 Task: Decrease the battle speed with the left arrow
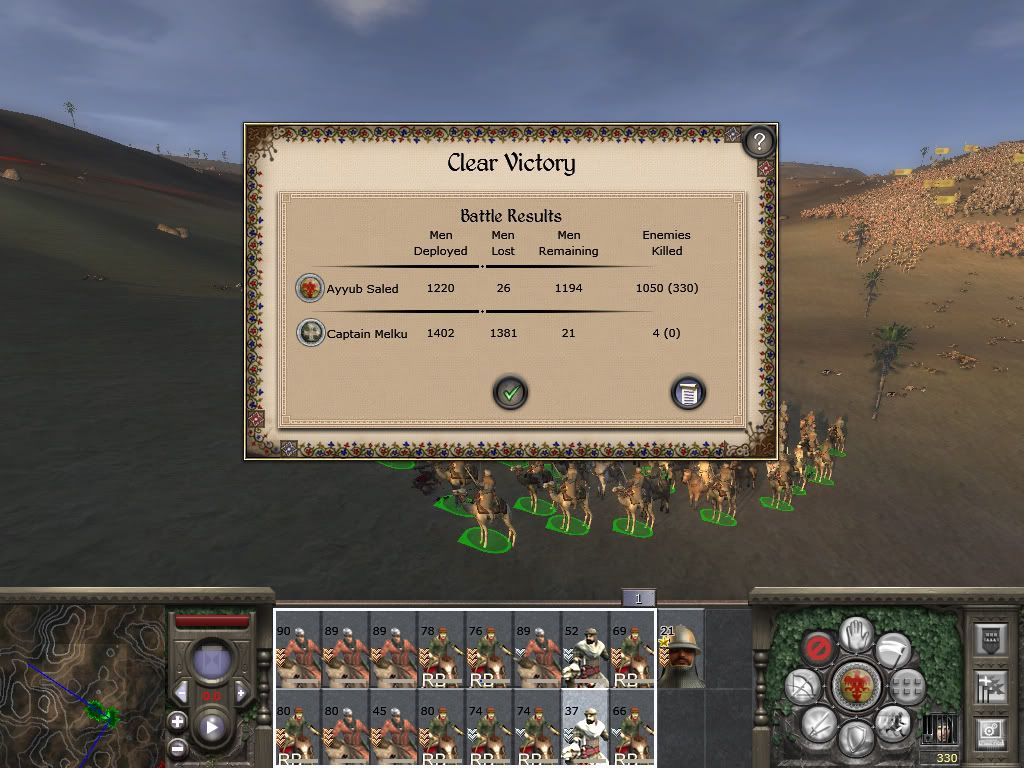pyautogui.click(x=182, y=693)
